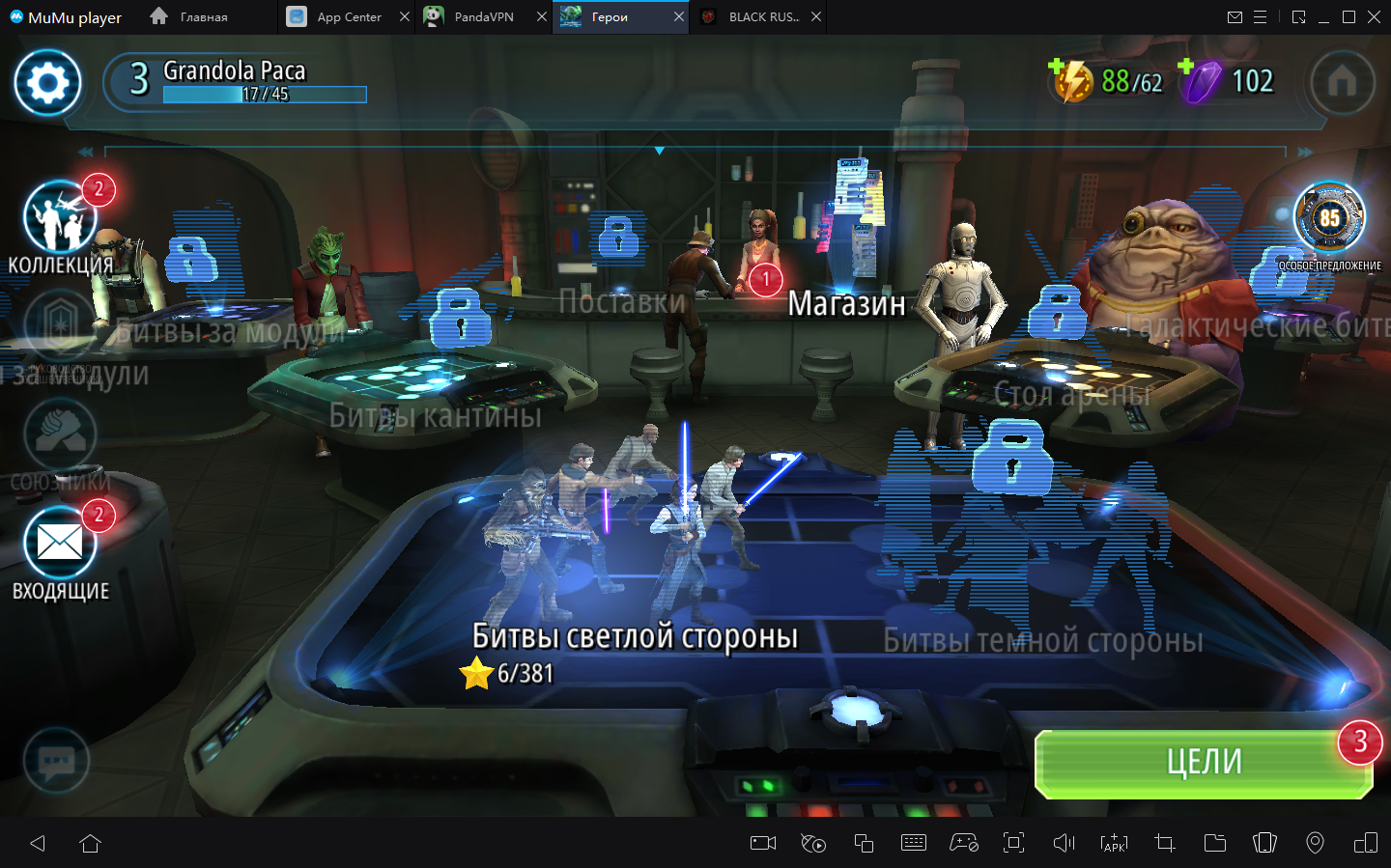Viewport: 1391px width, 868px height.
Task: Switch to the PandaVPN emulator tab
Action: click(x=483, y=16)
